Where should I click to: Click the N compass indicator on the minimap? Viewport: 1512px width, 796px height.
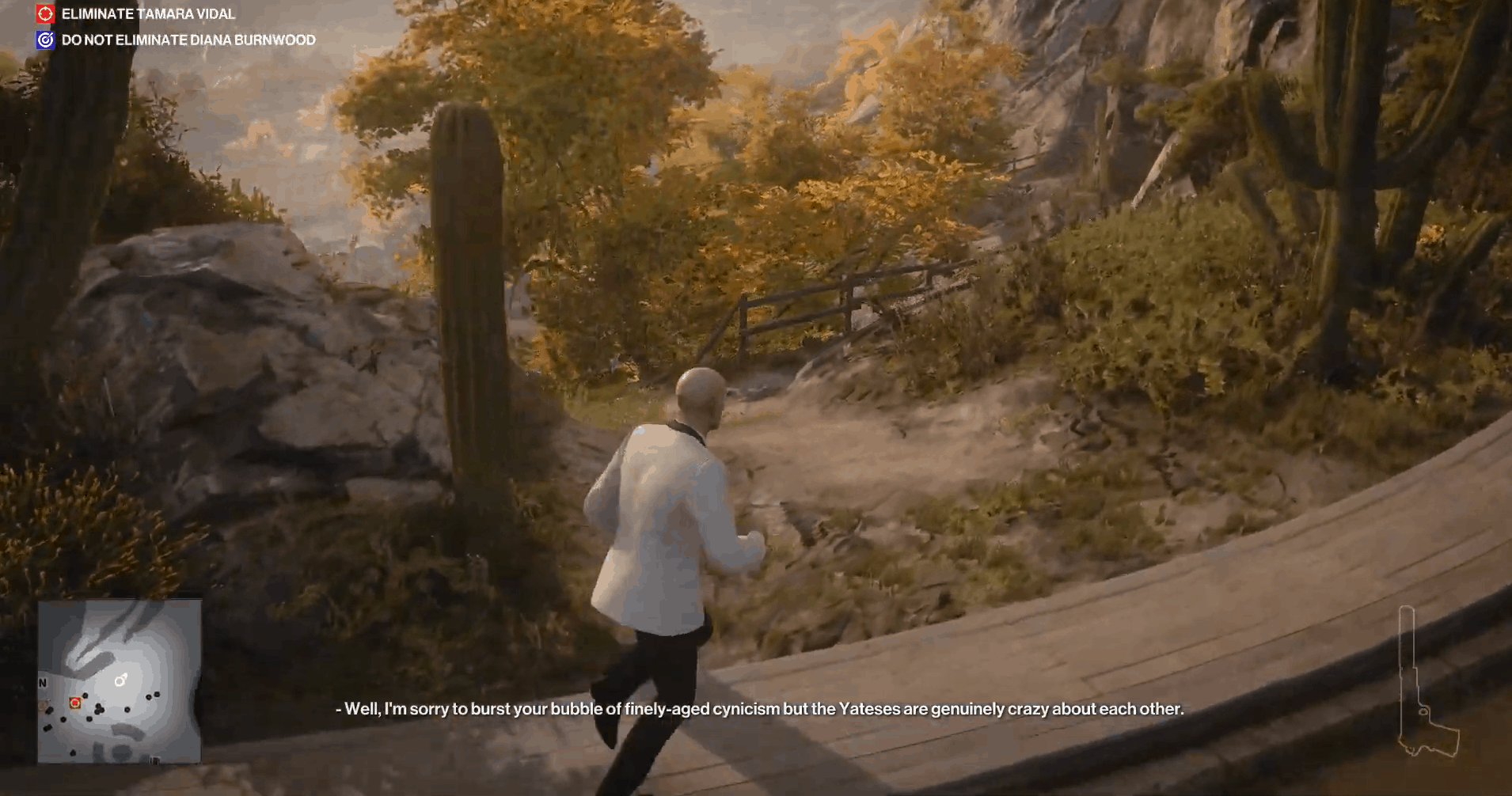point(42,682)
